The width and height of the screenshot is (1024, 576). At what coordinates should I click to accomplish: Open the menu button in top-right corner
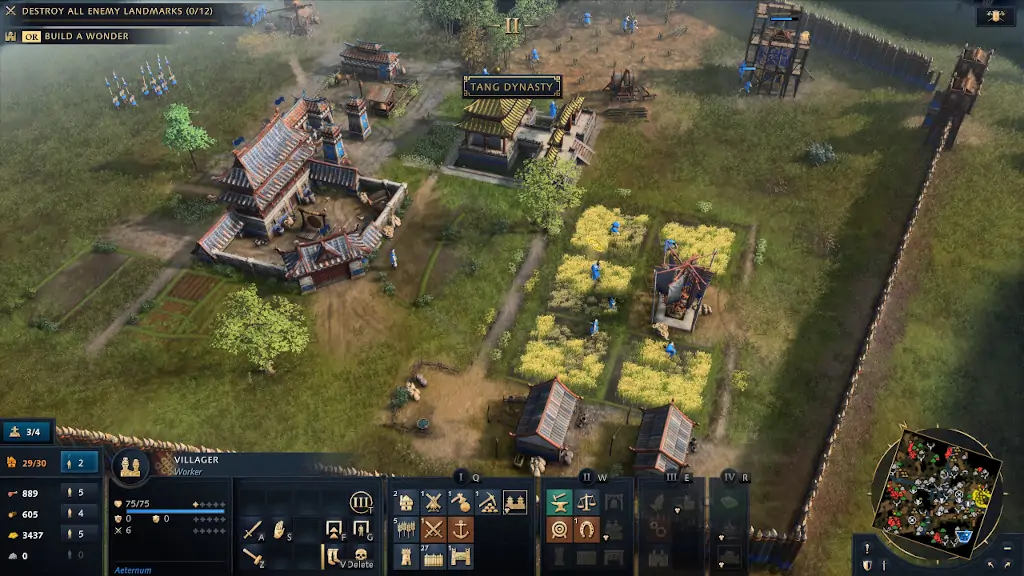tap(994, 16)
